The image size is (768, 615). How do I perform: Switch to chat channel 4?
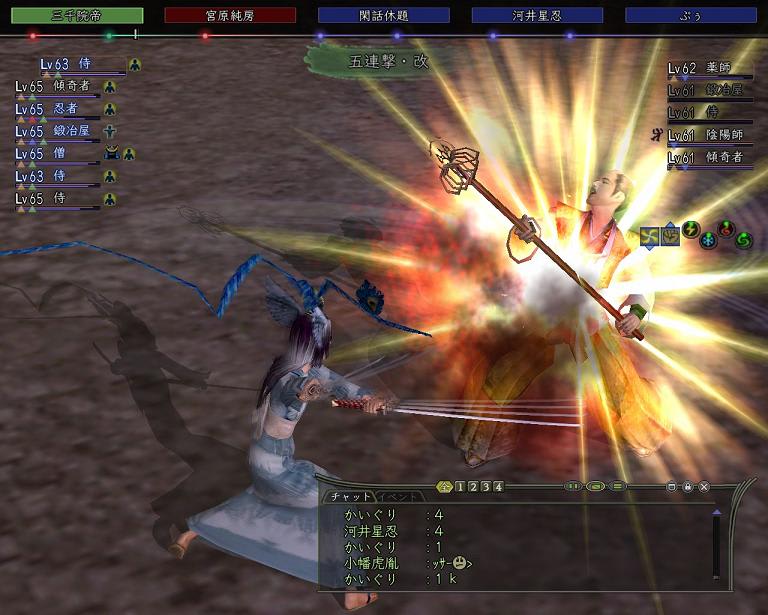click(x=497, y=487)
